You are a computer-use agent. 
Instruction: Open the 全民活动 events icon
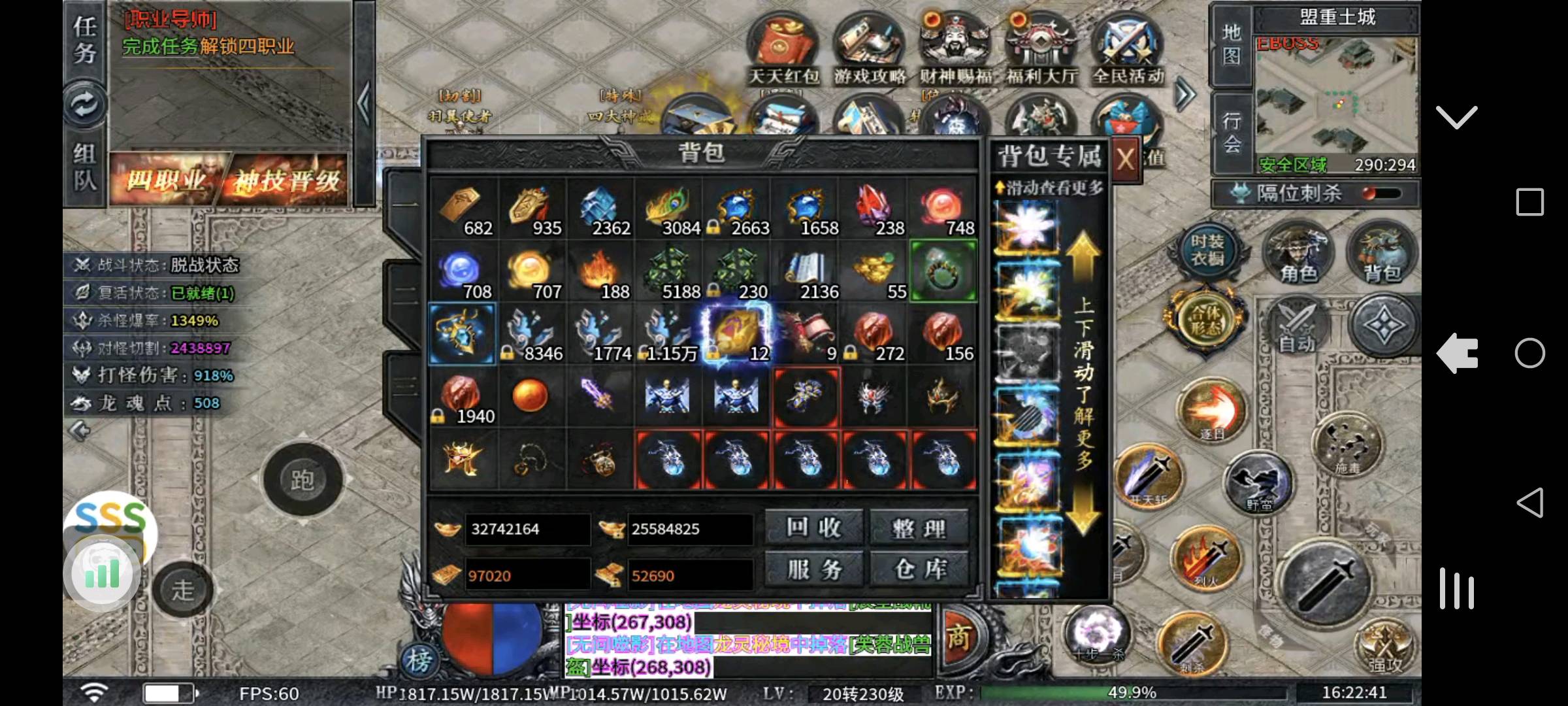tap(1128, 49)
